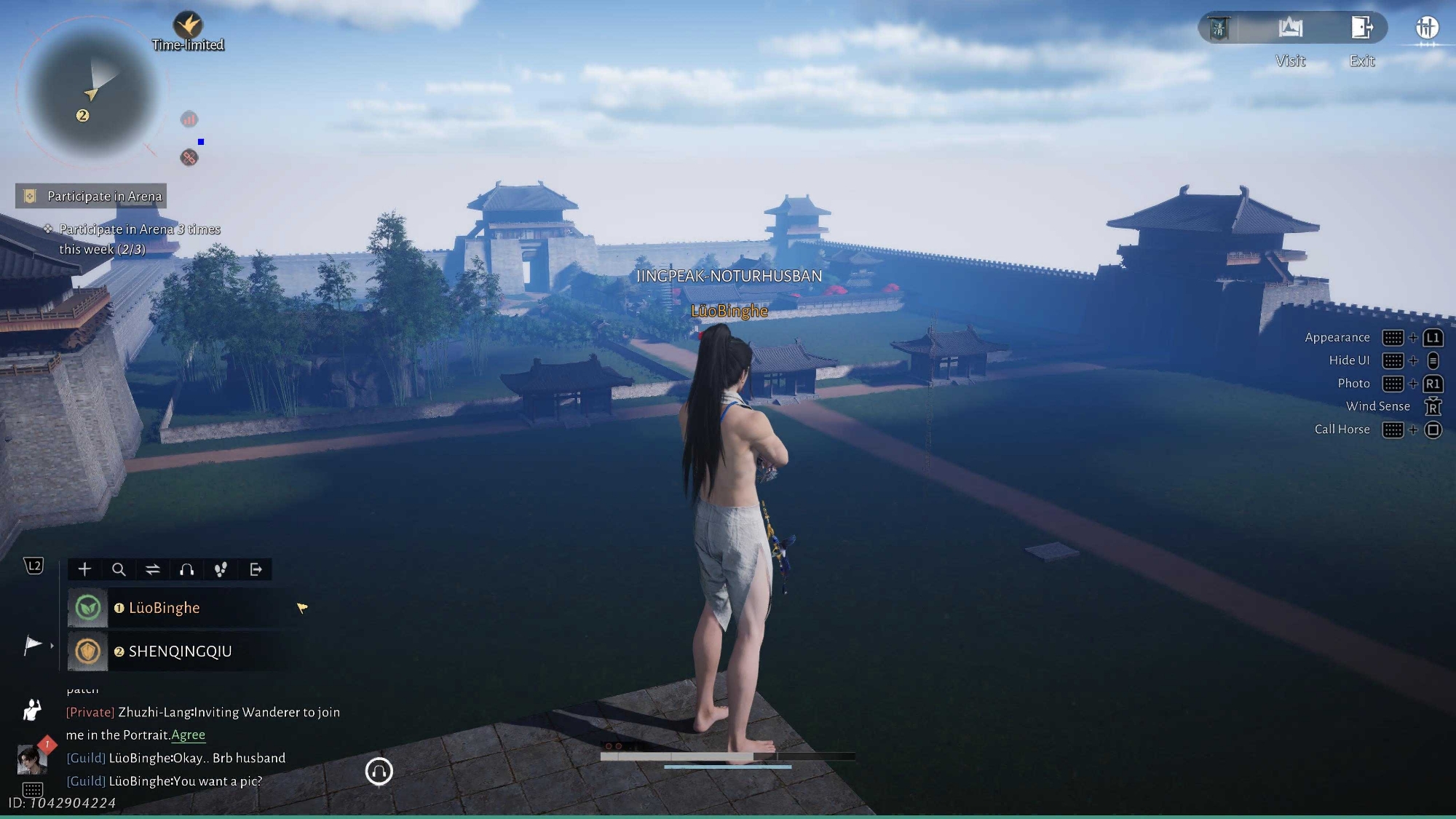
Task: Open the circular minimap
Action: coord(91,92)
